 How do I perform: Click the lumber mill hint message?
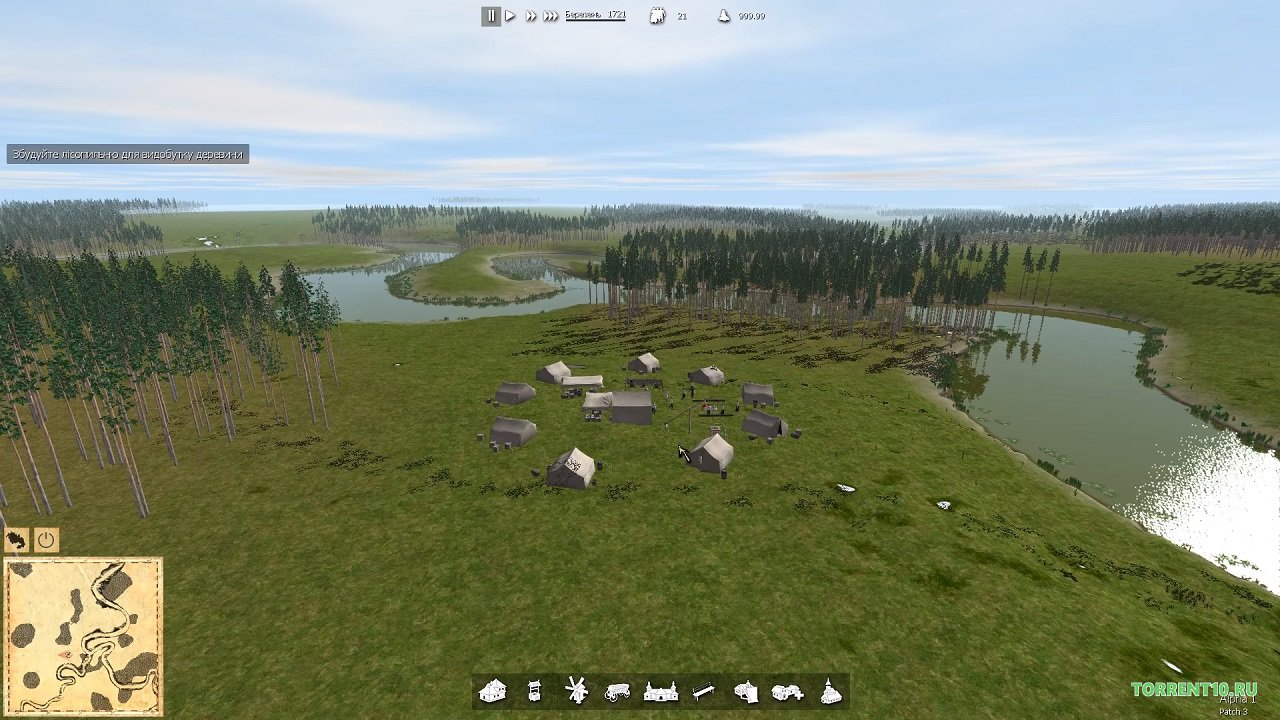(128, 154)
